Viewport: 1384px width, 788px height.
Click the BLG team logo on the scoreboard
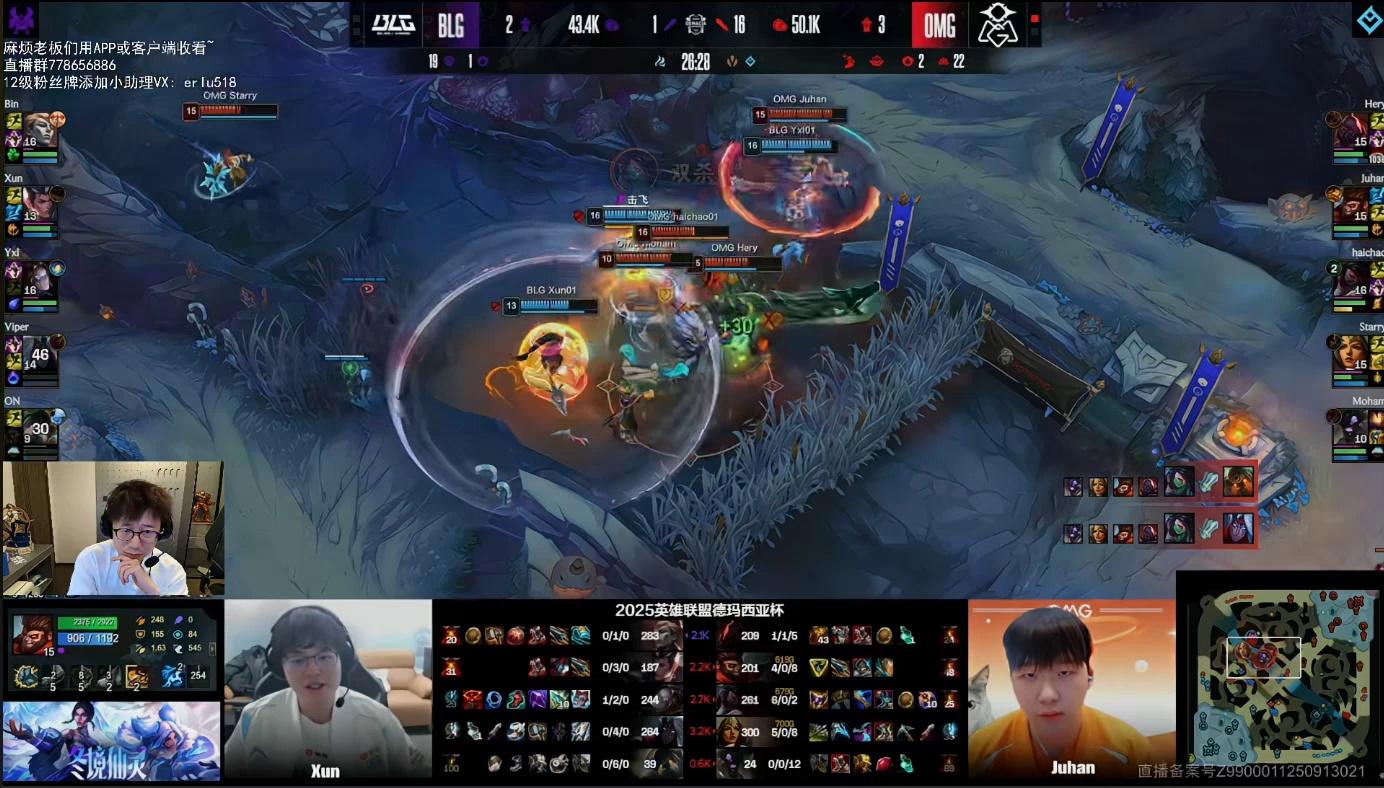[393, 24]
